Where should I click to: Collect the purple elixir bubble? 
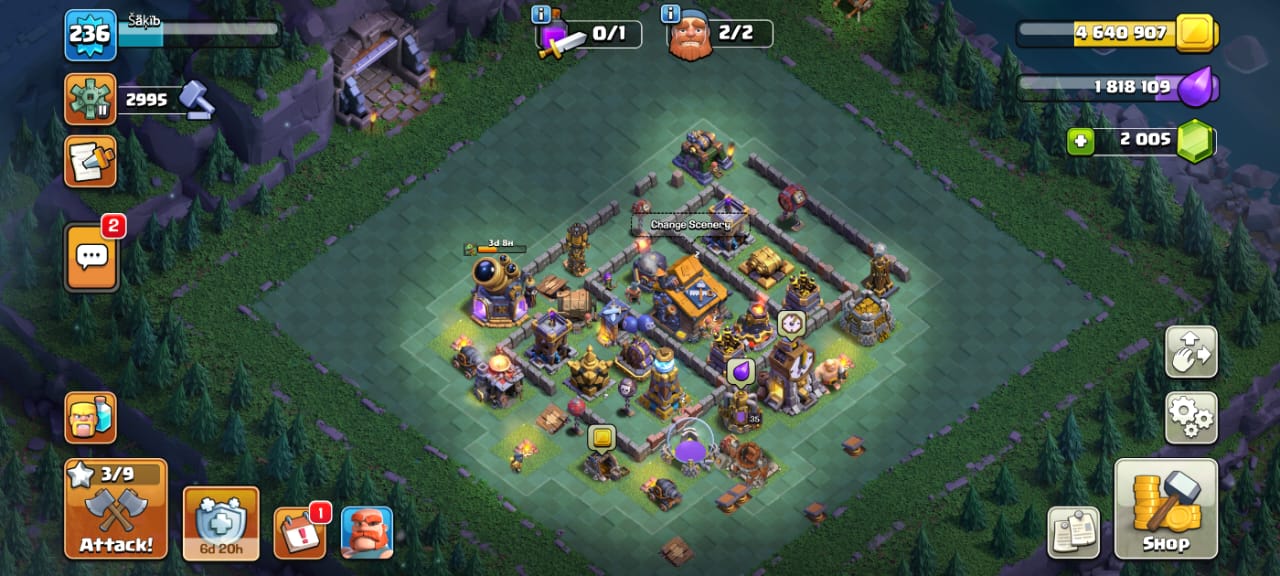coord(741,372)
